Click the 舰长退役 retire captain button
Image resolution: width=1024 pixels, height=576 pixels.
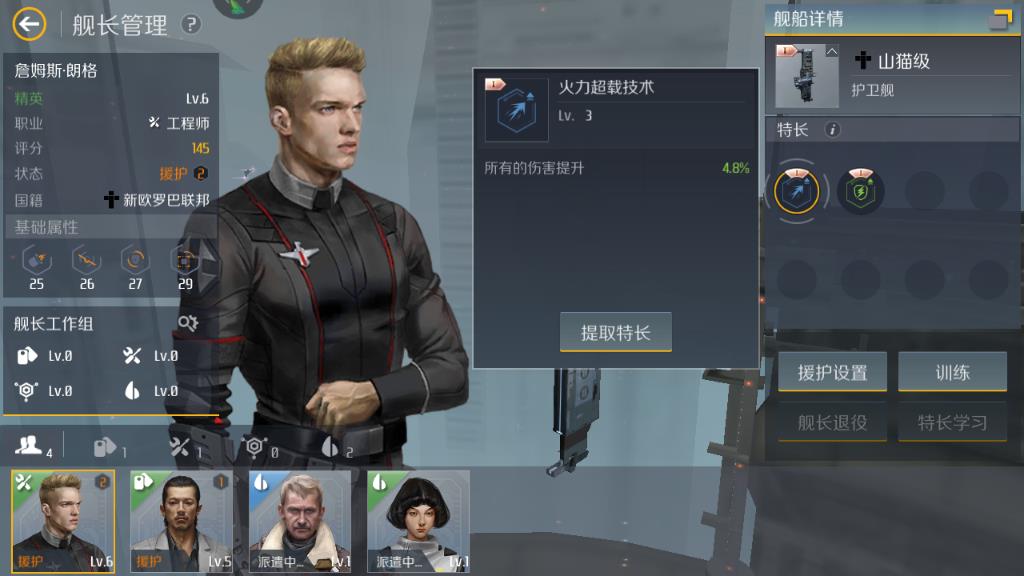(832, 423)
